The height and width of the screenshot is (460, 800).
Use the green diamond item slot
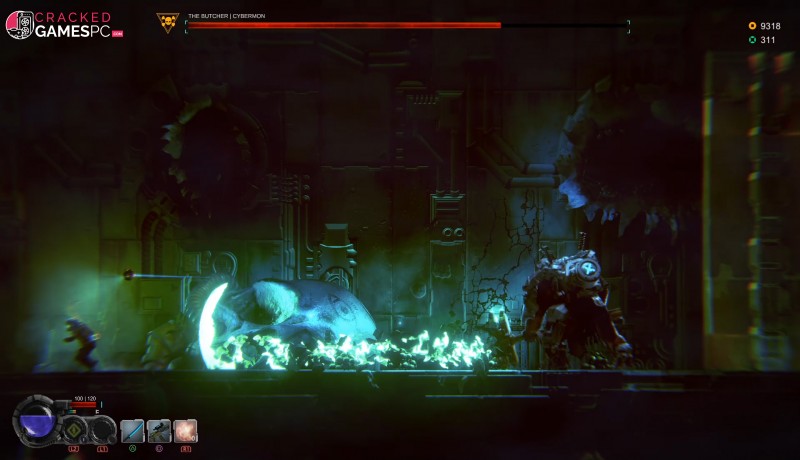[x=74, y=431]
